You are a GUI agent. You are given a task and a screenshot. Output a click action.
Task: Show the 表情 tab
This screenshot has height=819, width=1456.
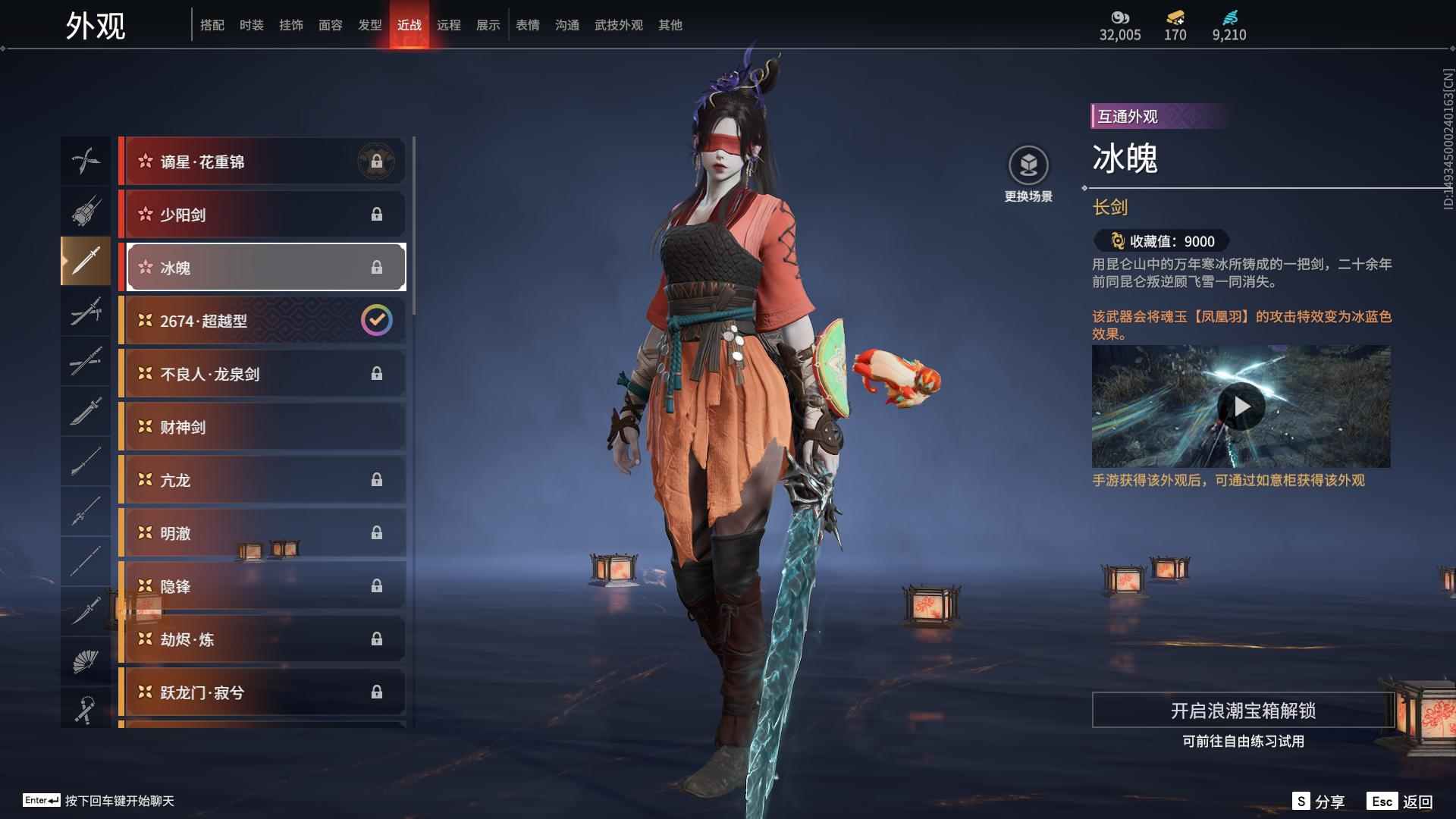tap(527, 25)
